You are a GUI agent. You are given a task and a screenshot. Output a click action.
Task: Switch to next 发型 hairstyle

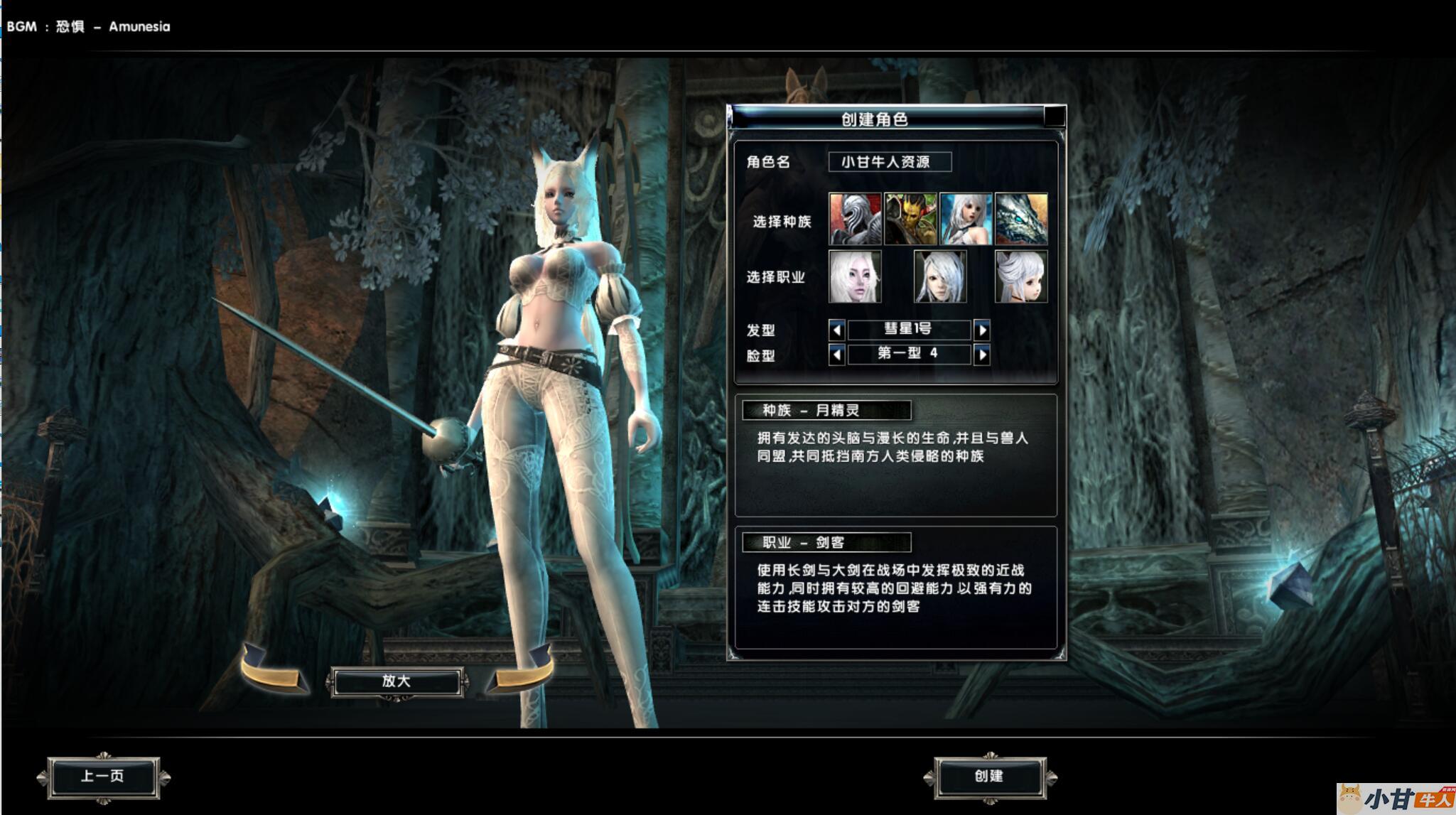(982, 330)
